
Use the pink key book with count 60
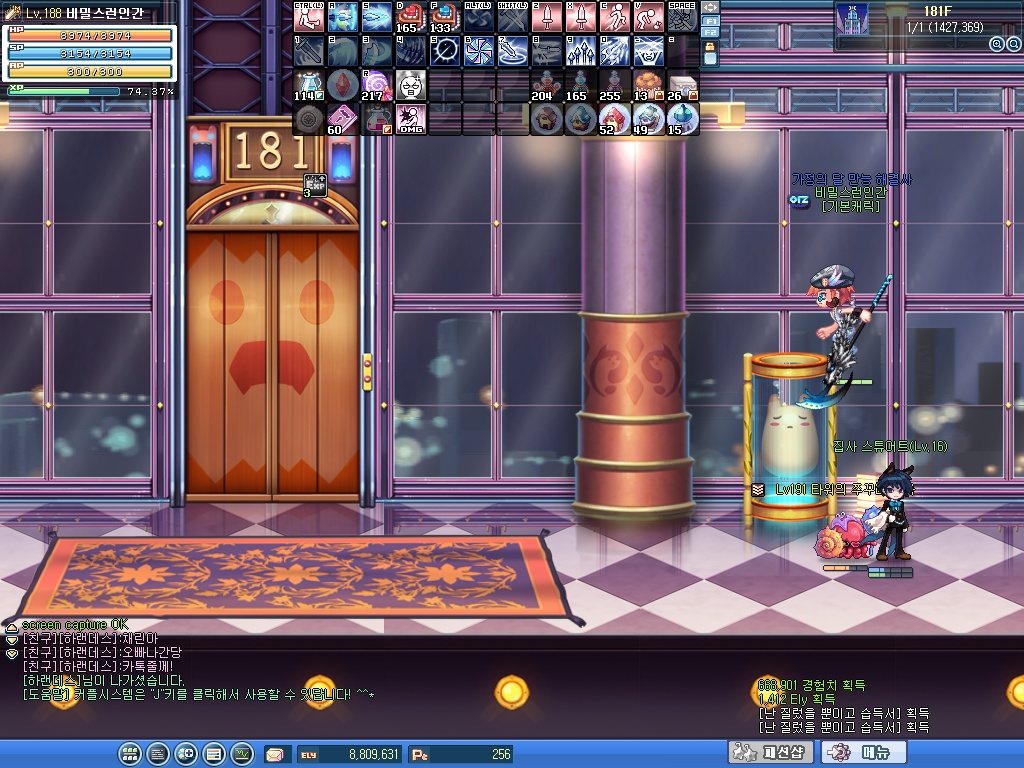tap(343, 119)
